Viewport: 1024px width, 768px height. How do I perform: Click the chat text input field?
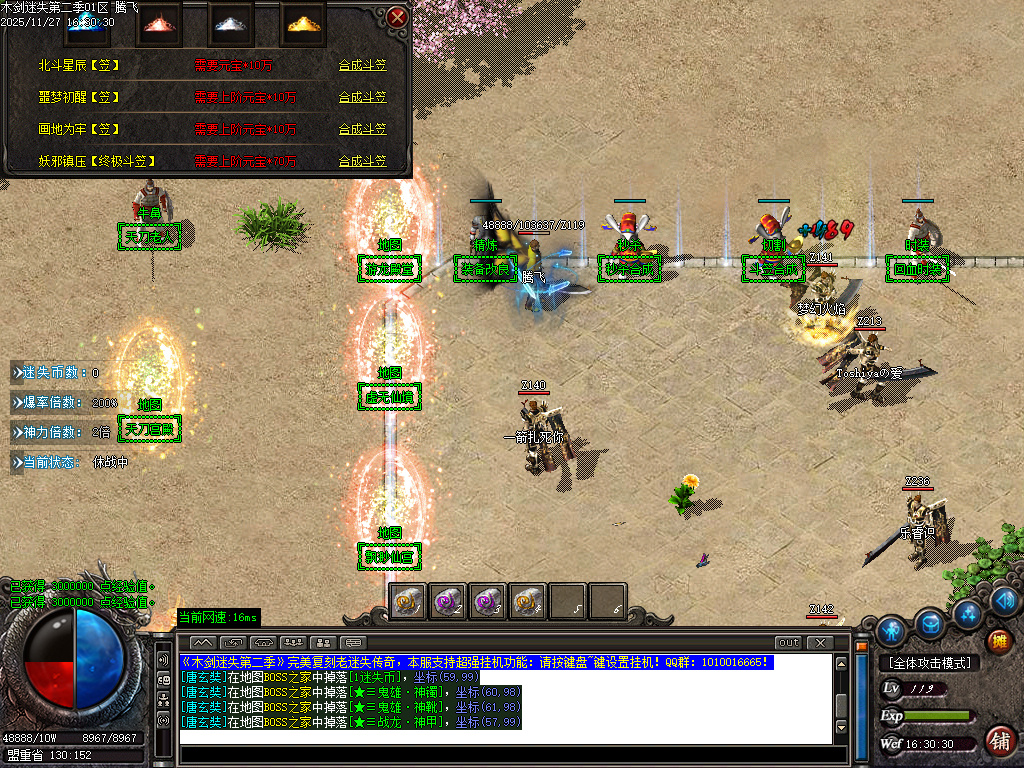[x=505, y=738]
